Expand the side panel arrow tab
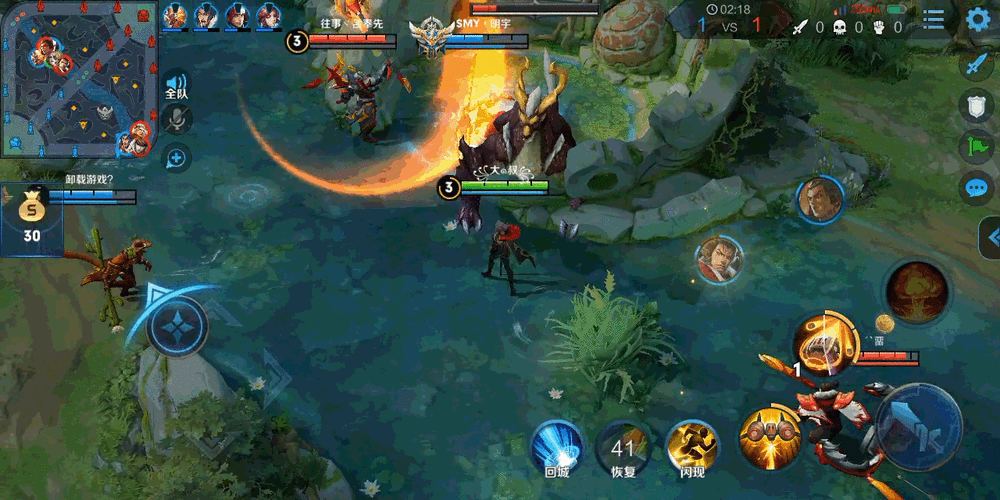 (x=990, y=238)
